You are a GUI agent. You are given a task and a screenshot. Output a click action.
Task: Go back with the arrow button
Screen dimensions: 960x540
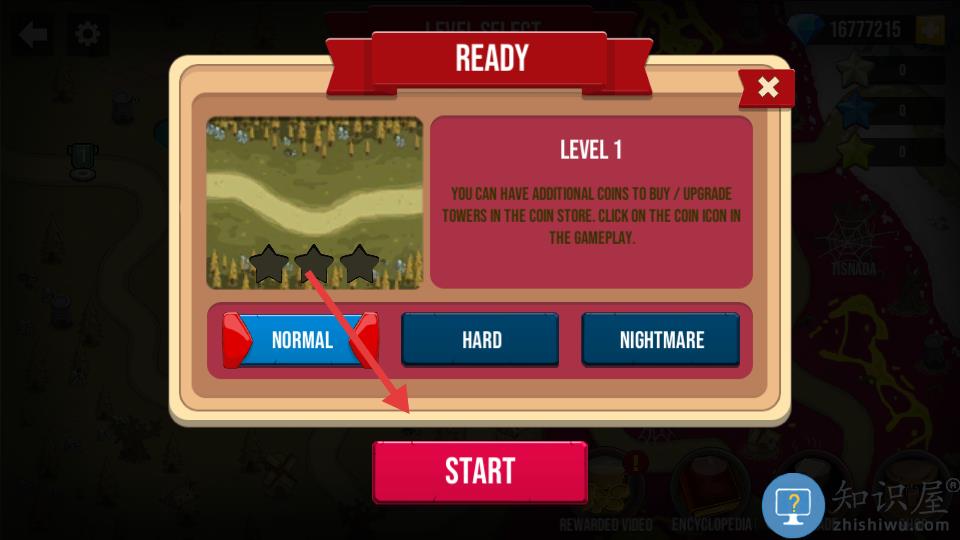coord(33,35)
